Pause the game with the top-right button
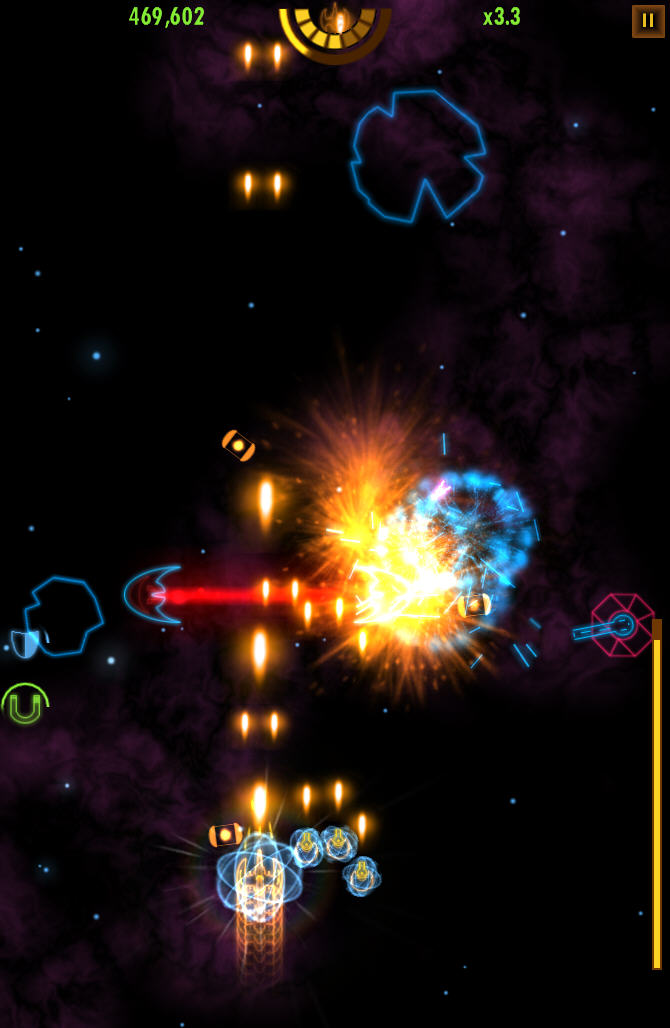The image size is (670, 1028). pos(647,21)
